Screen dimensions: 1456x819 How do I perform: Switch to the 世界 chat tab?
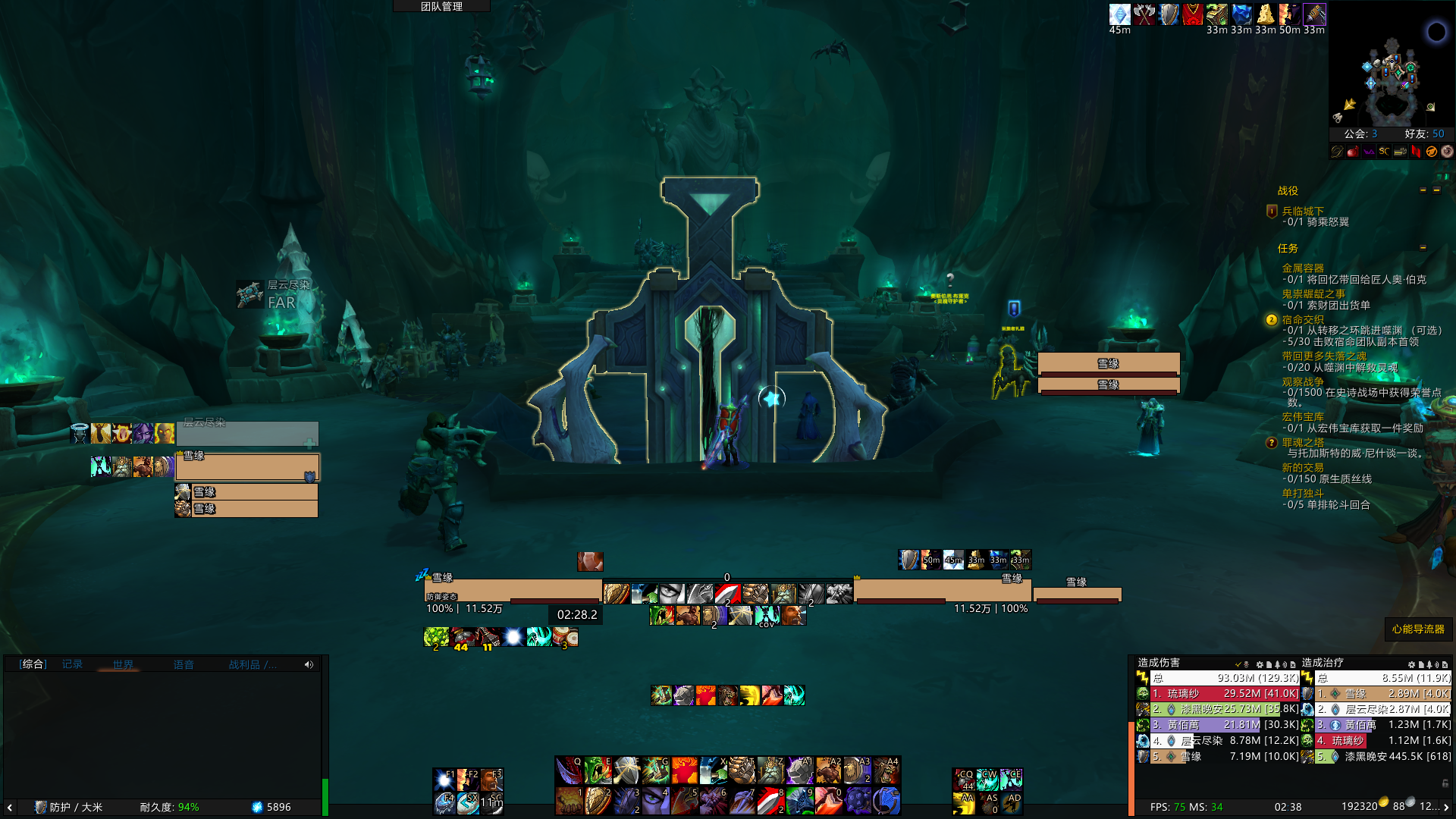click(x=123, y=664)
